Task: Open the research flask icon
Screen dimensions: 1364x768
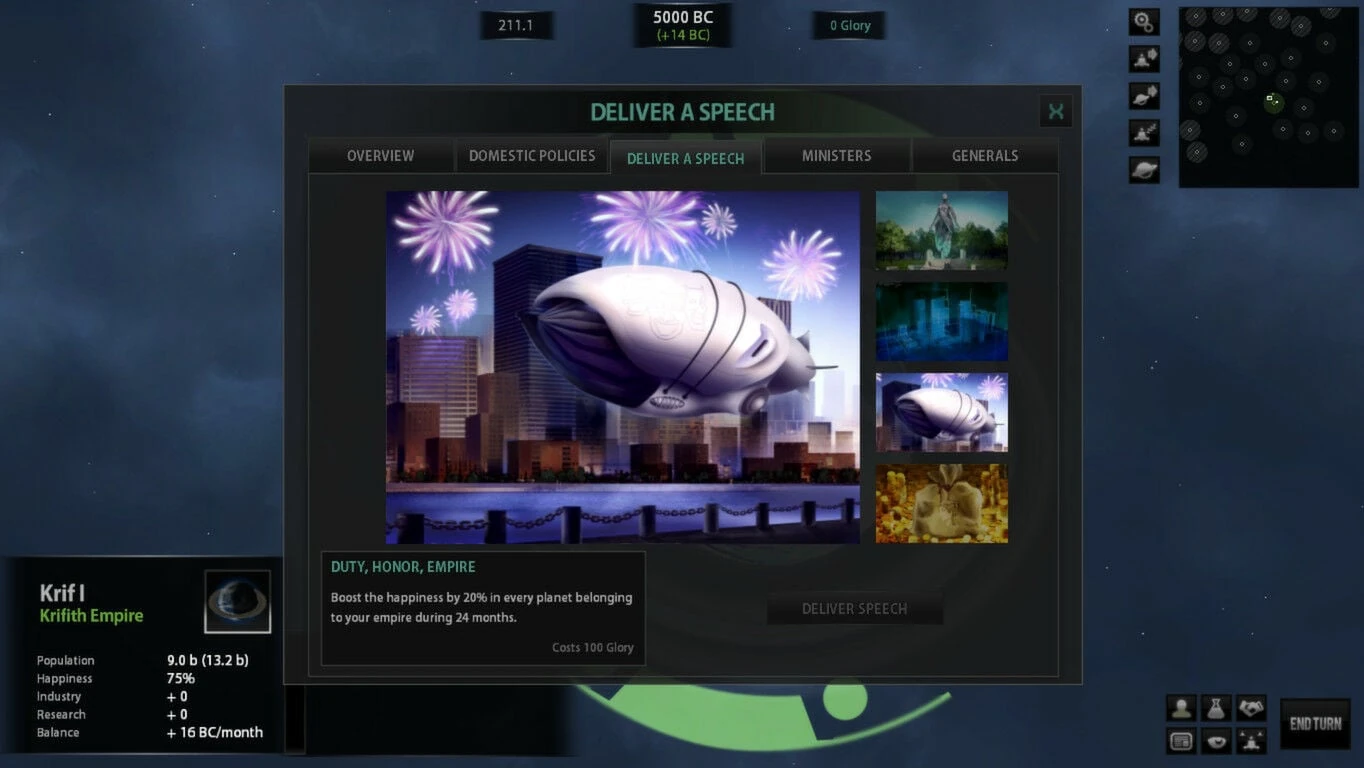Action: pyautogui.click(x=1216, y=708)
